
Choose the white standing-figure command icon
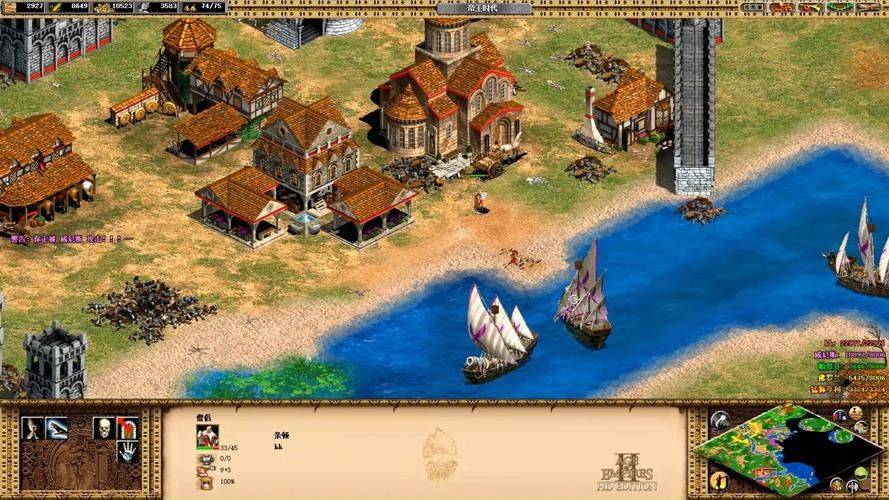click(x=32, y=428)
